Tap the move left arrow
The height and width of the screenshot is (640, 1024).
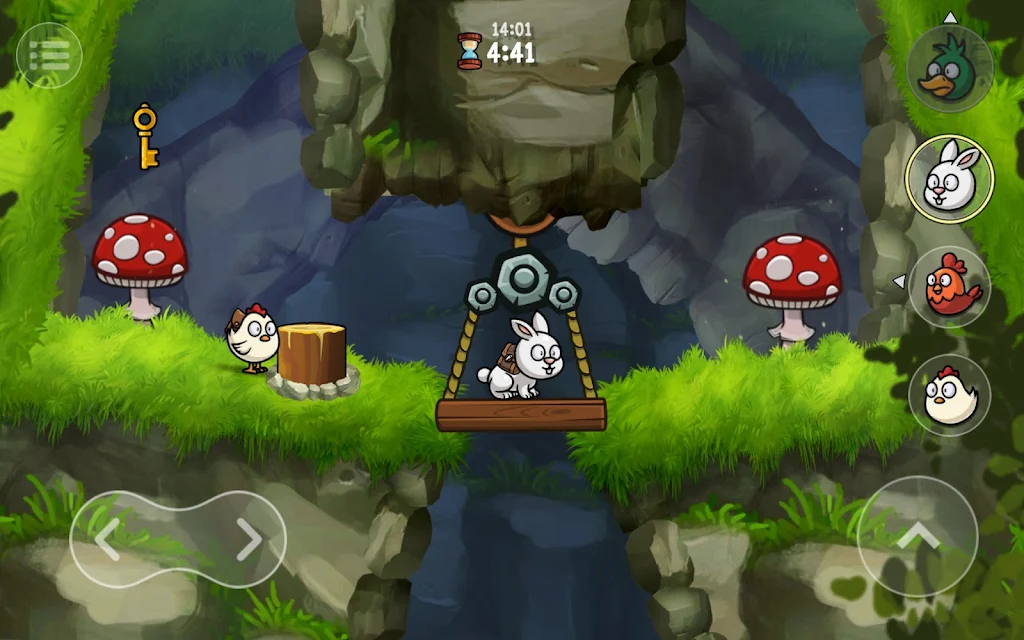pyautogui.click(x=108, y=540)
